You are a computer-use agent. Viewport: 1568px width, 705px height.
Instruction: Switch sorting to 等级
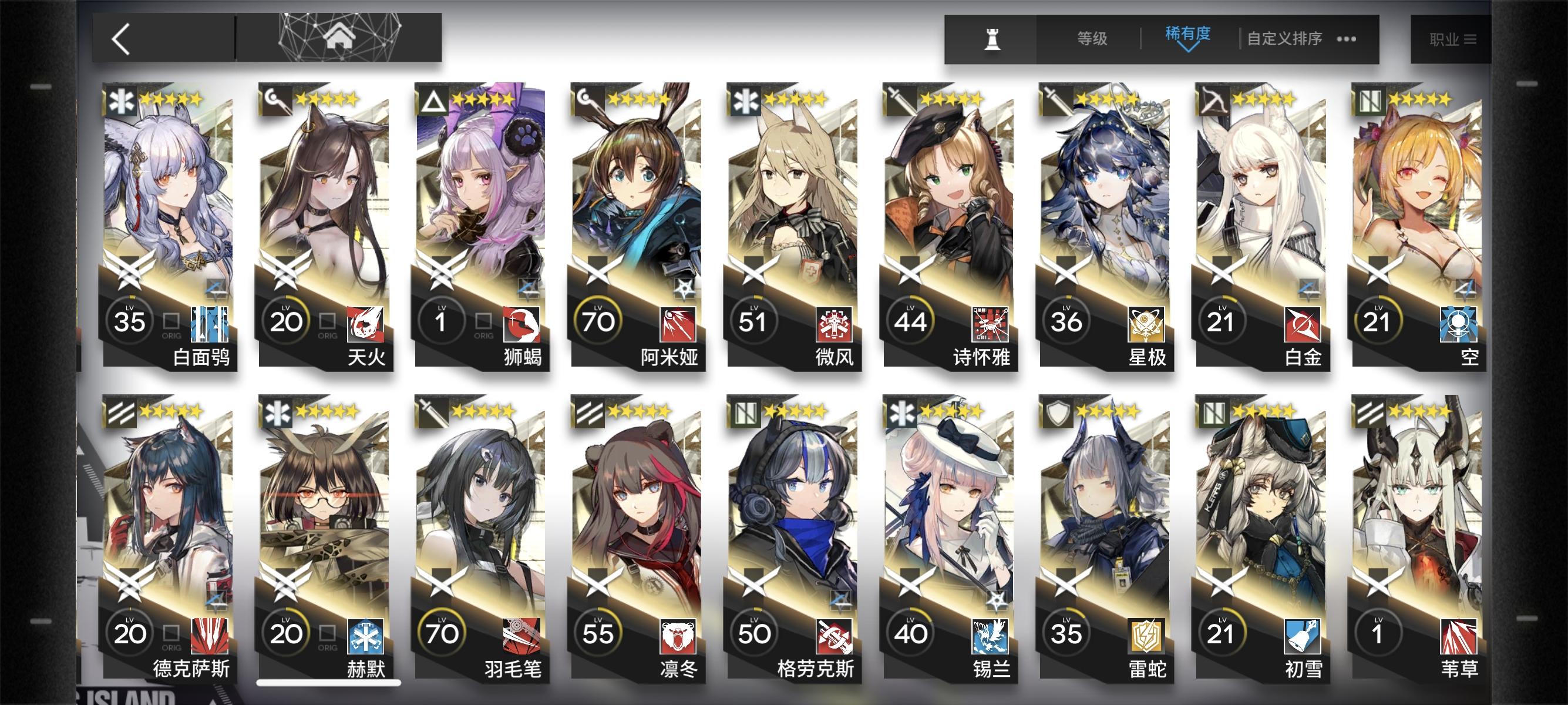click(x=1091, y=38)
